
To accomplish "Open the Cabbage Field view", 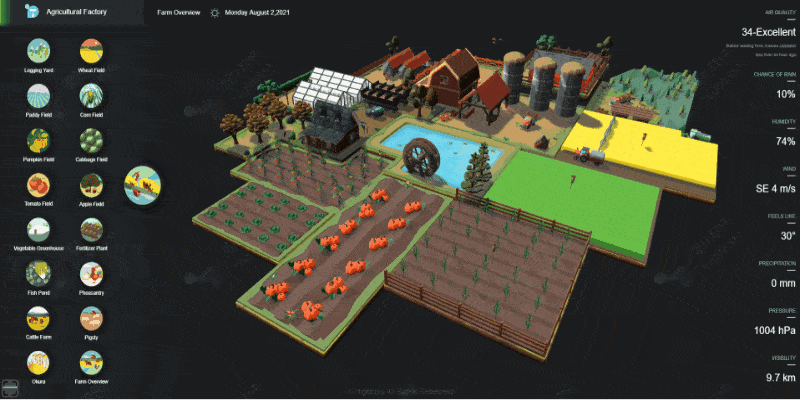I will tap(91, 141).
